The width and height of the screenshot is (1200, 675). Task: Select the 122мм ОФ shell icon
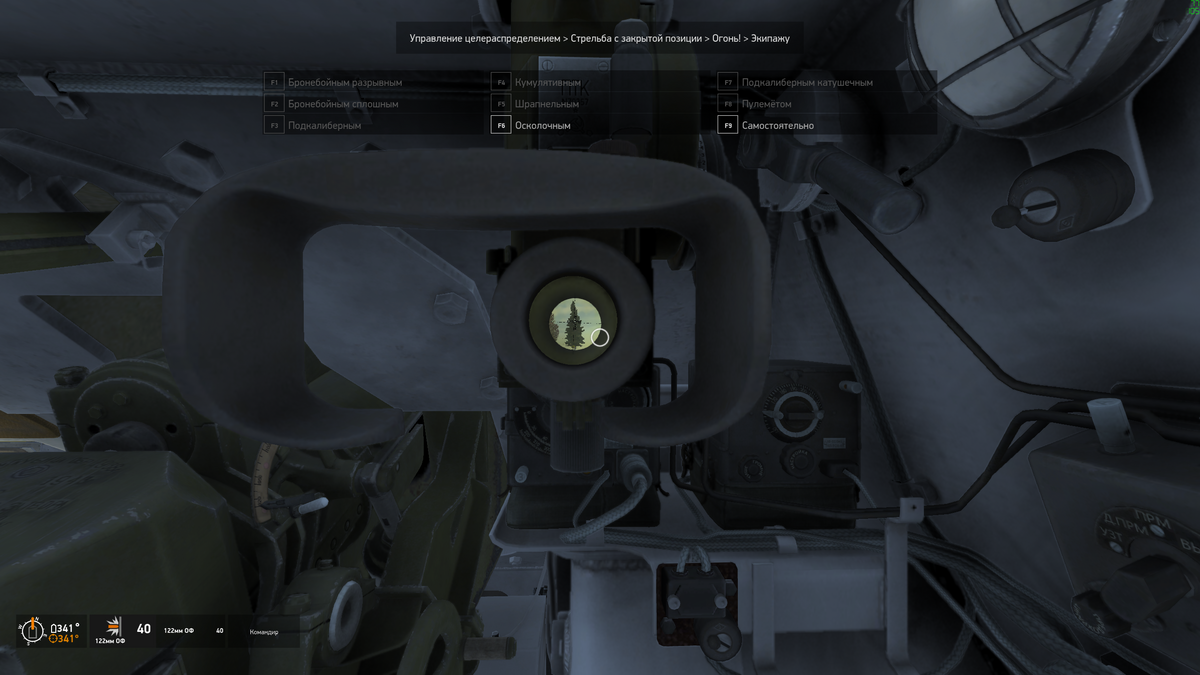111,627
